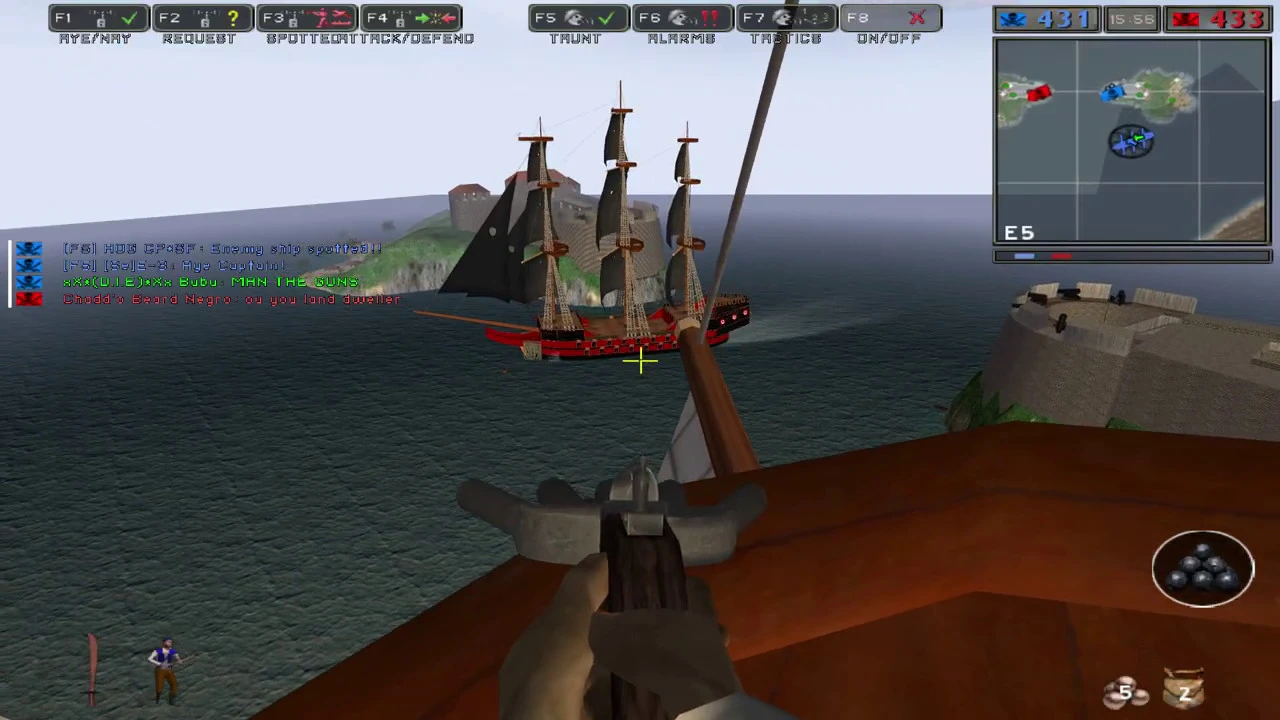Screen dimensions: 1280x720
Task: Select the cannonball ammo indicator wheel
Action: (1203, 568)
